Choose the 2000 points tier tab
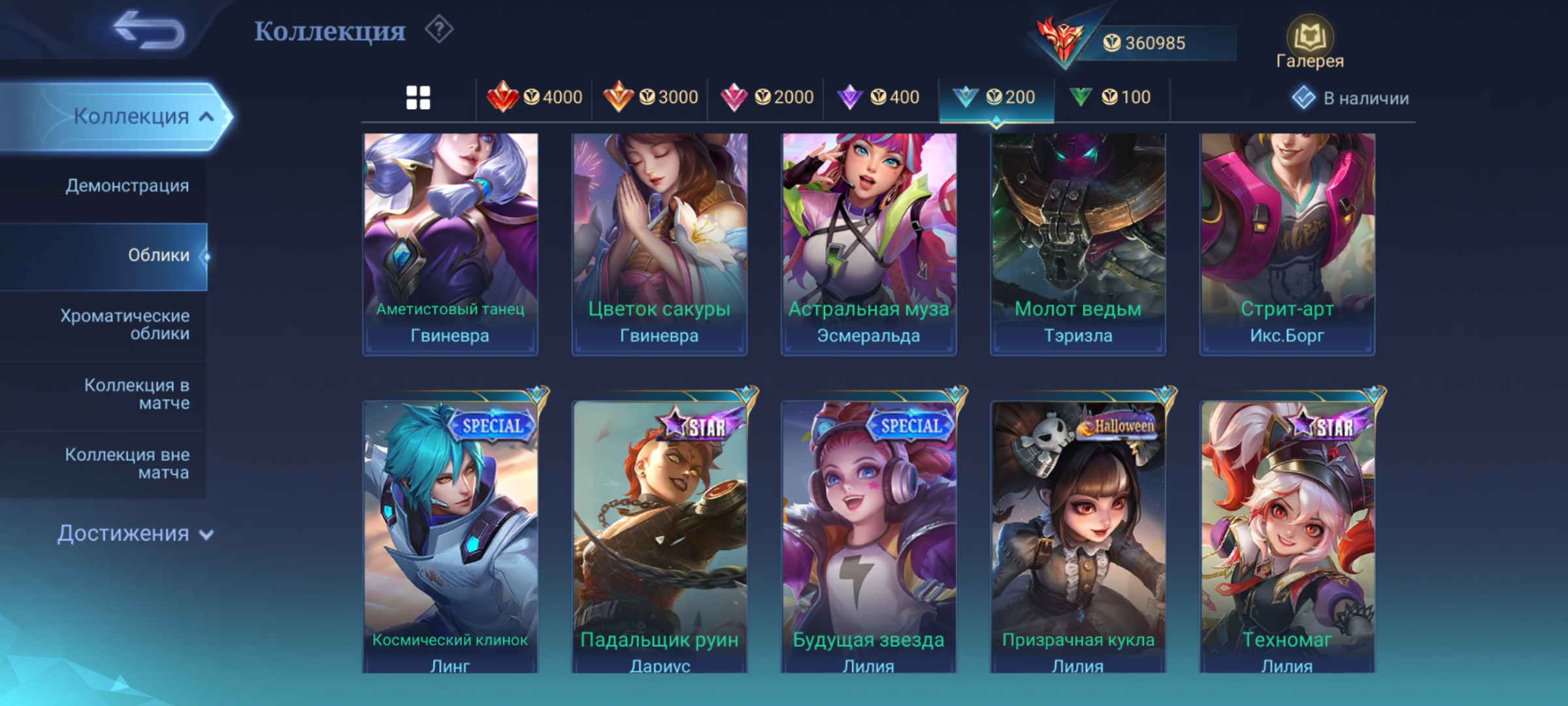The width and height of the screenshot is (1568, 706). [766, 98]
